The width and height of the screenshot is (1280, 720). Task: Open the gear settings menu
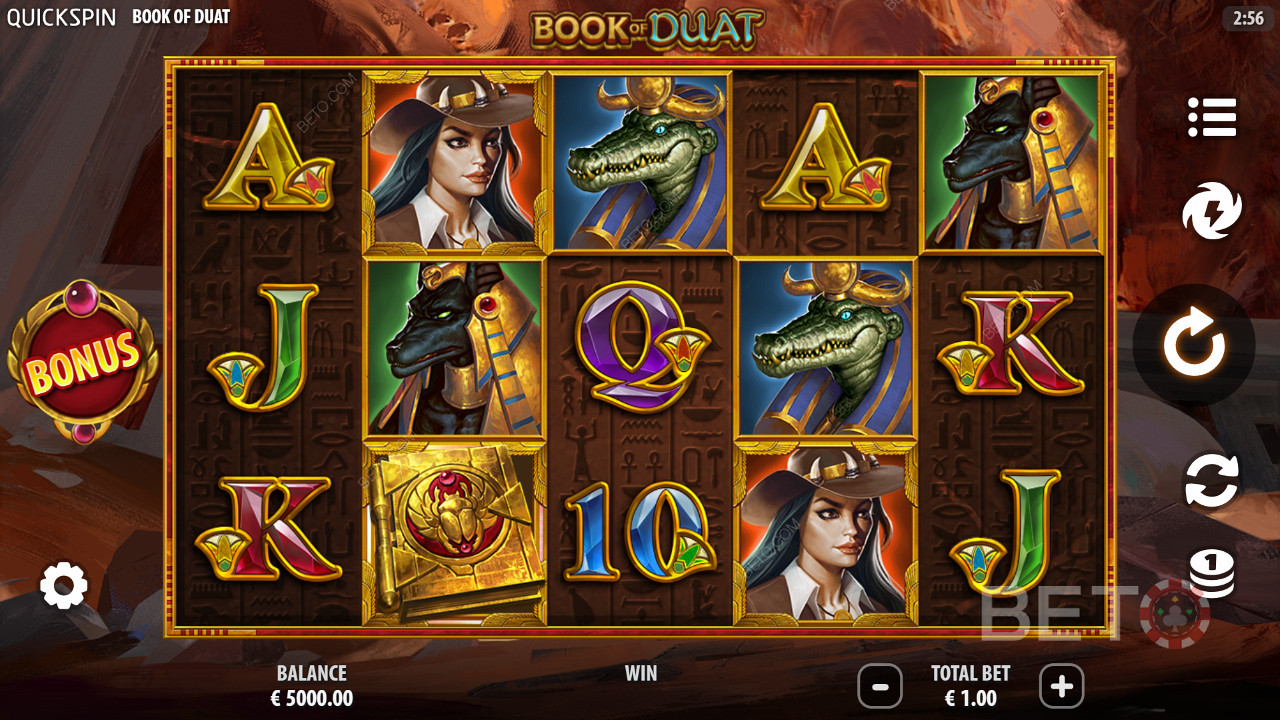point(64,586)
